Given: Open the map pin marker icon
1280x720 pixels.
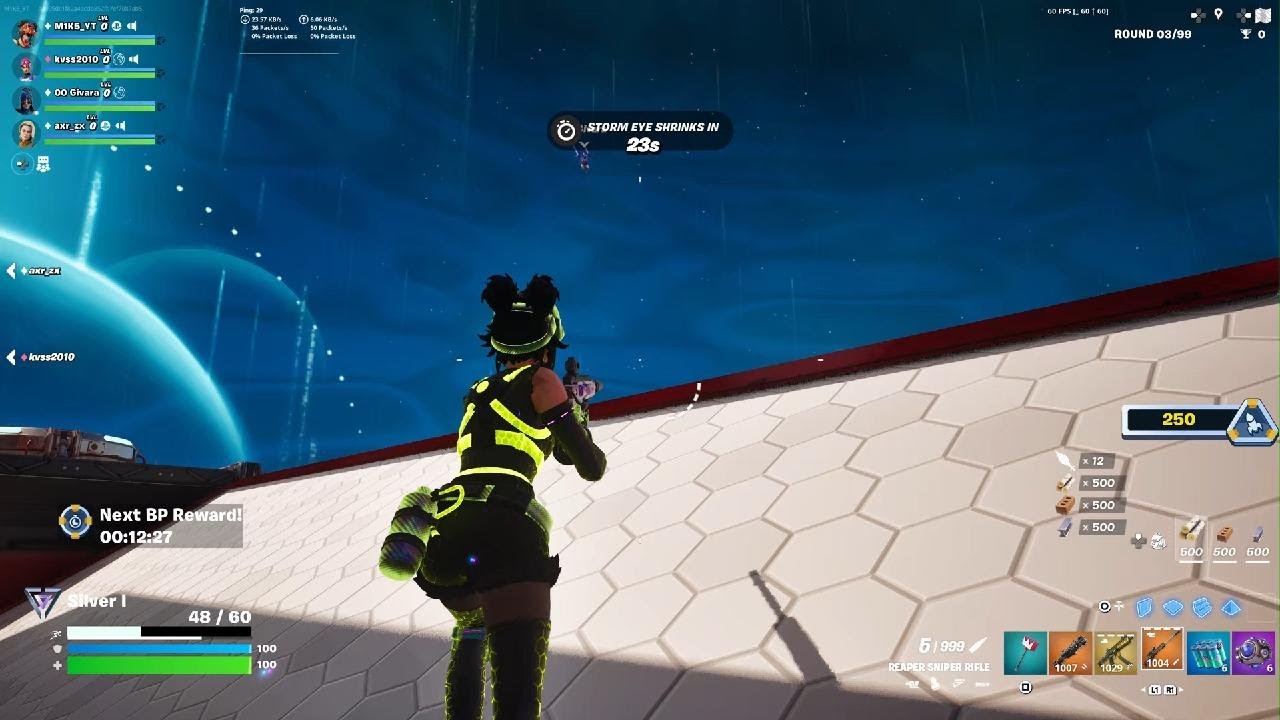Looking at the screenshot, I should pos(1218,14).
